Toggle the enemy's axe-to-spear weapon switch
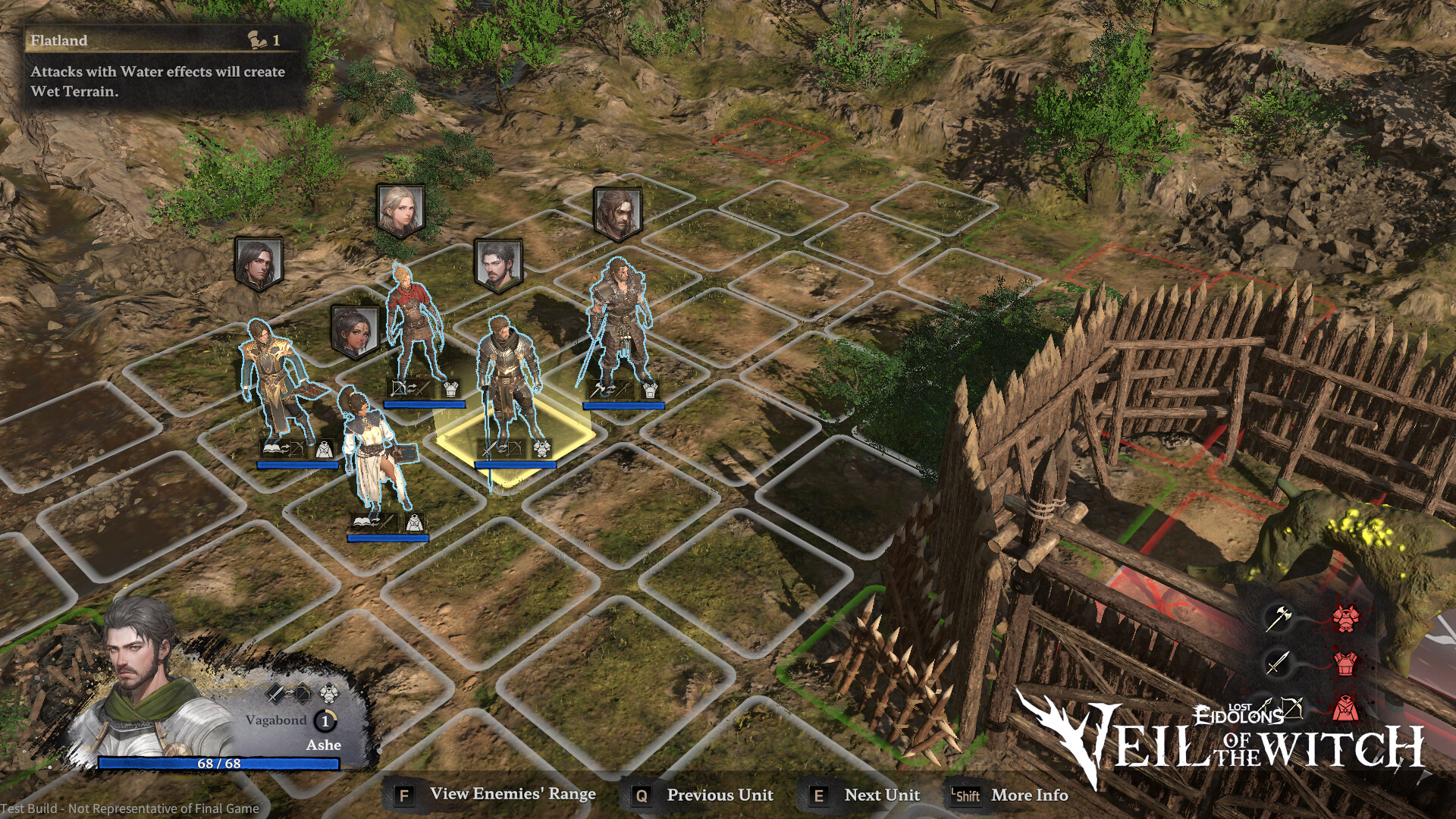The image size is (1456, 819). 610,388
